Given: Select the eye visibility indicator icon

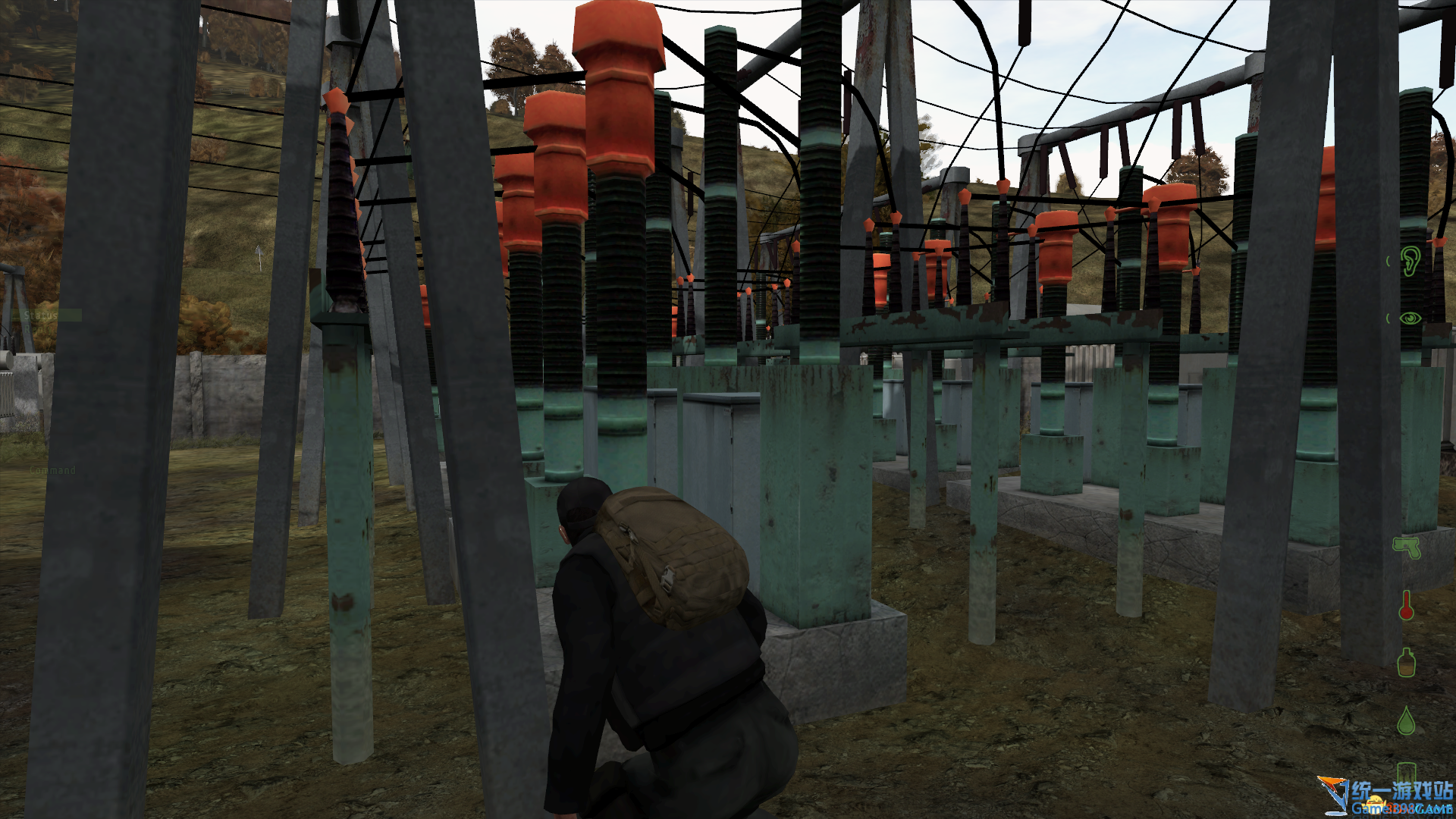Looking at the screenshot, I should tap(1410, 318).
